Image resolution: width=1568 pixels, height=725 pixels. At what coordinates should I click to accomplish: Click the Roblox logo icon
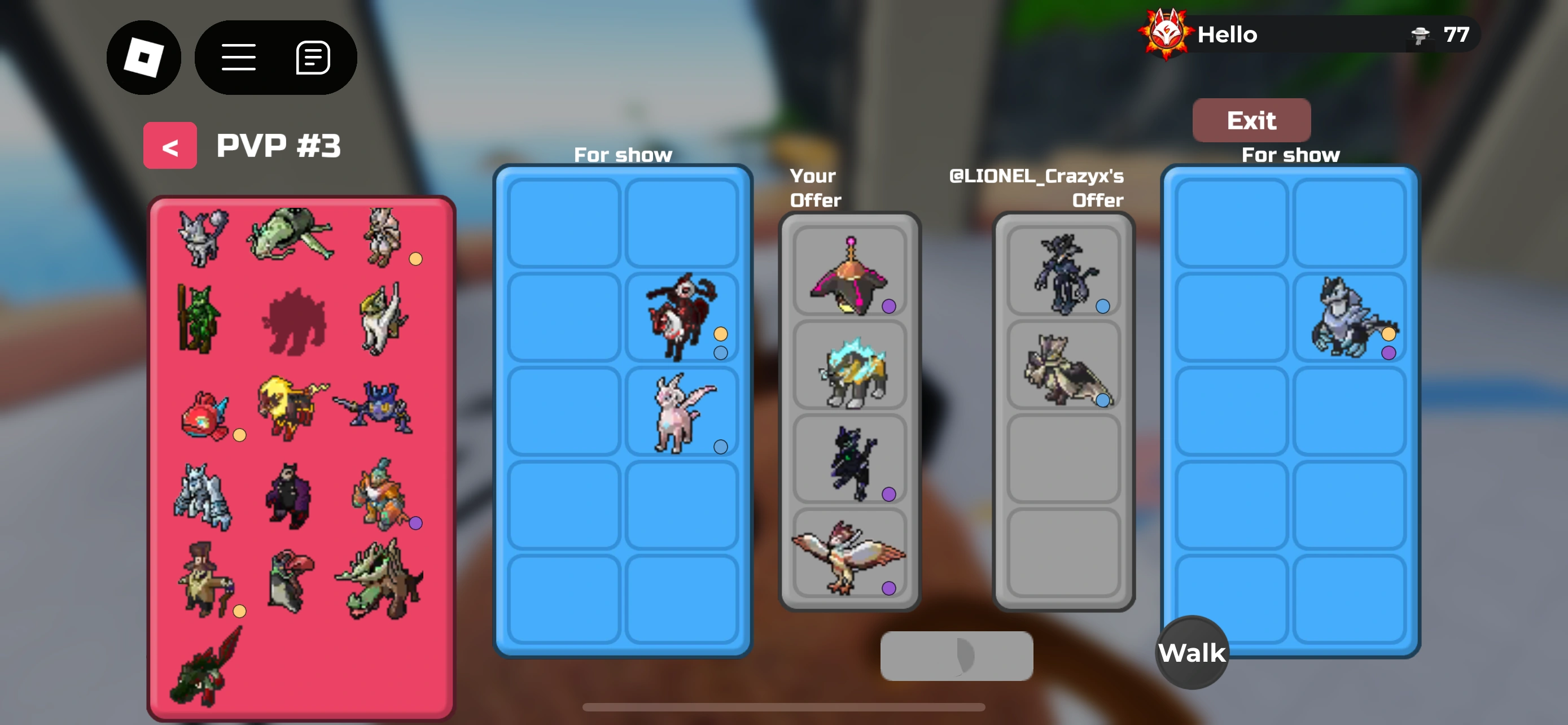tap(144, 56)
